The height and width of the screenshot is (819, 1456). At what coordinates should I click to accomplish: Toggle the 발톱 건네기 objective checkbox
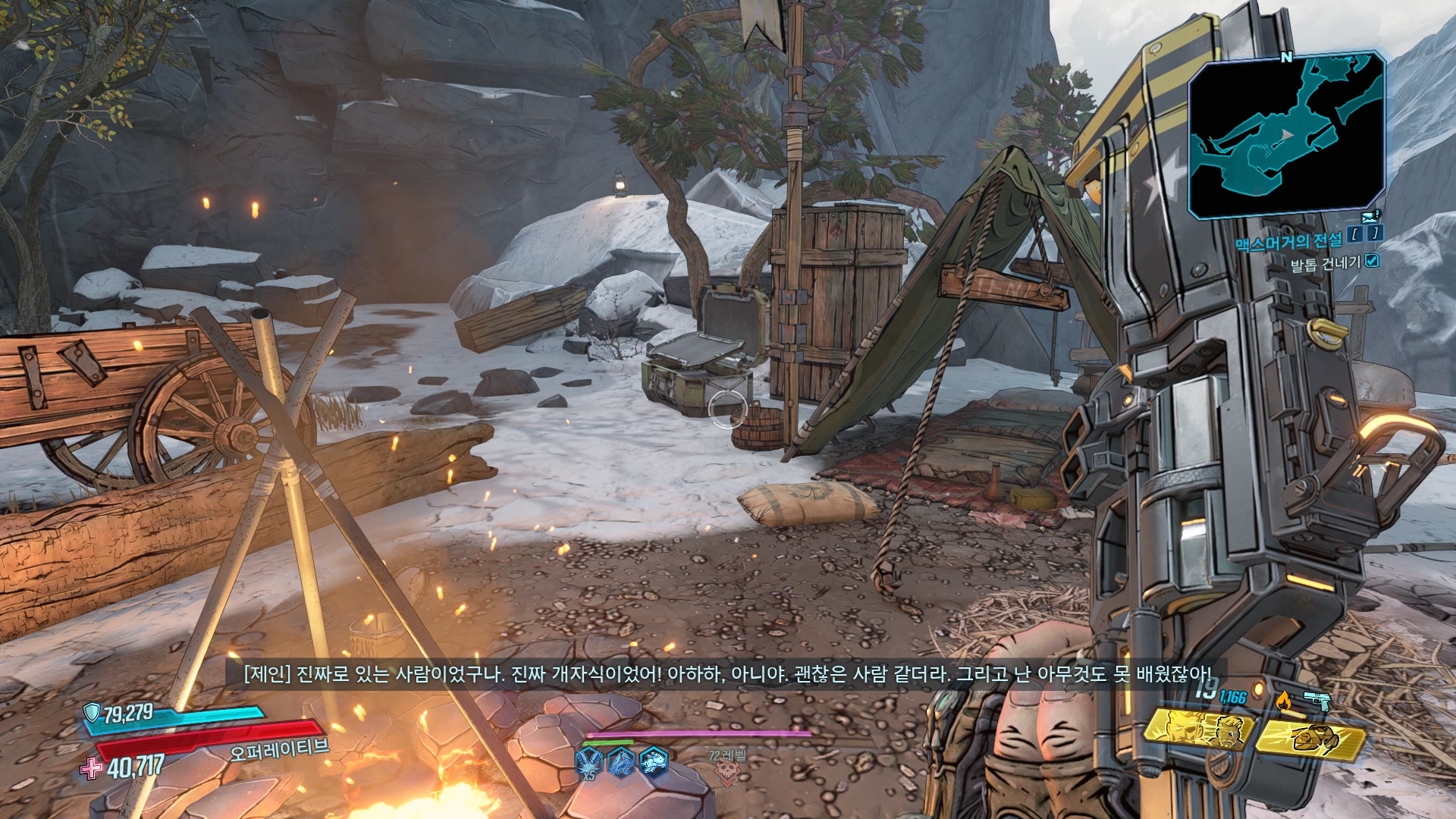1371,262
